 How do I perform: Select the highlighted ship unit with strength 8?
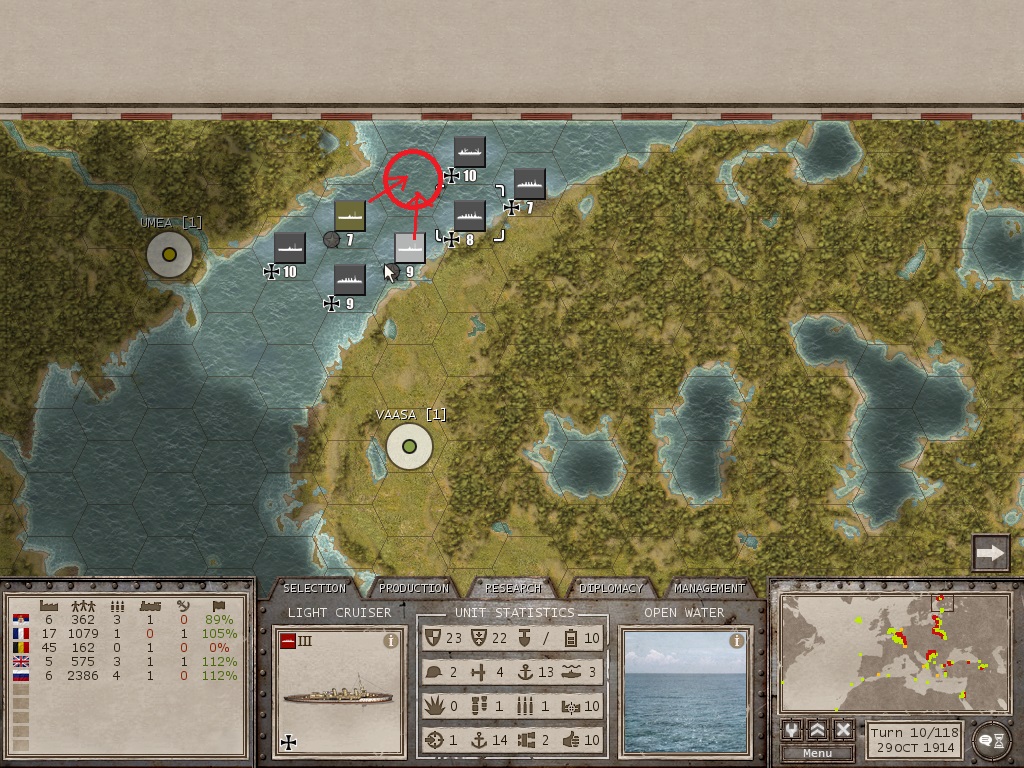click(x=469, y=216)
